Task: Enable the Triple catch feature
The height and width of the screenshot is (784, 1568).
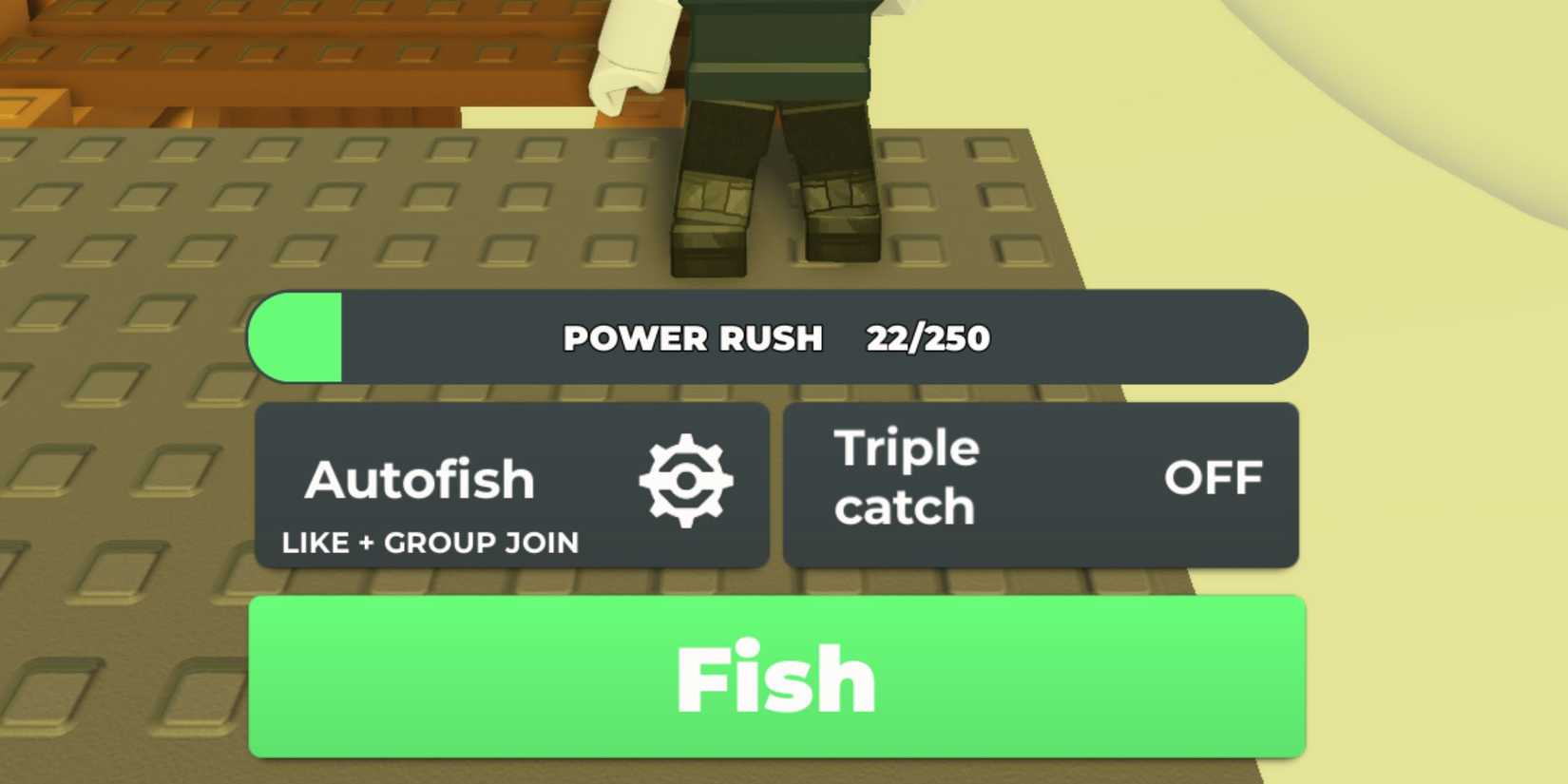Action: click(1041, 485)
